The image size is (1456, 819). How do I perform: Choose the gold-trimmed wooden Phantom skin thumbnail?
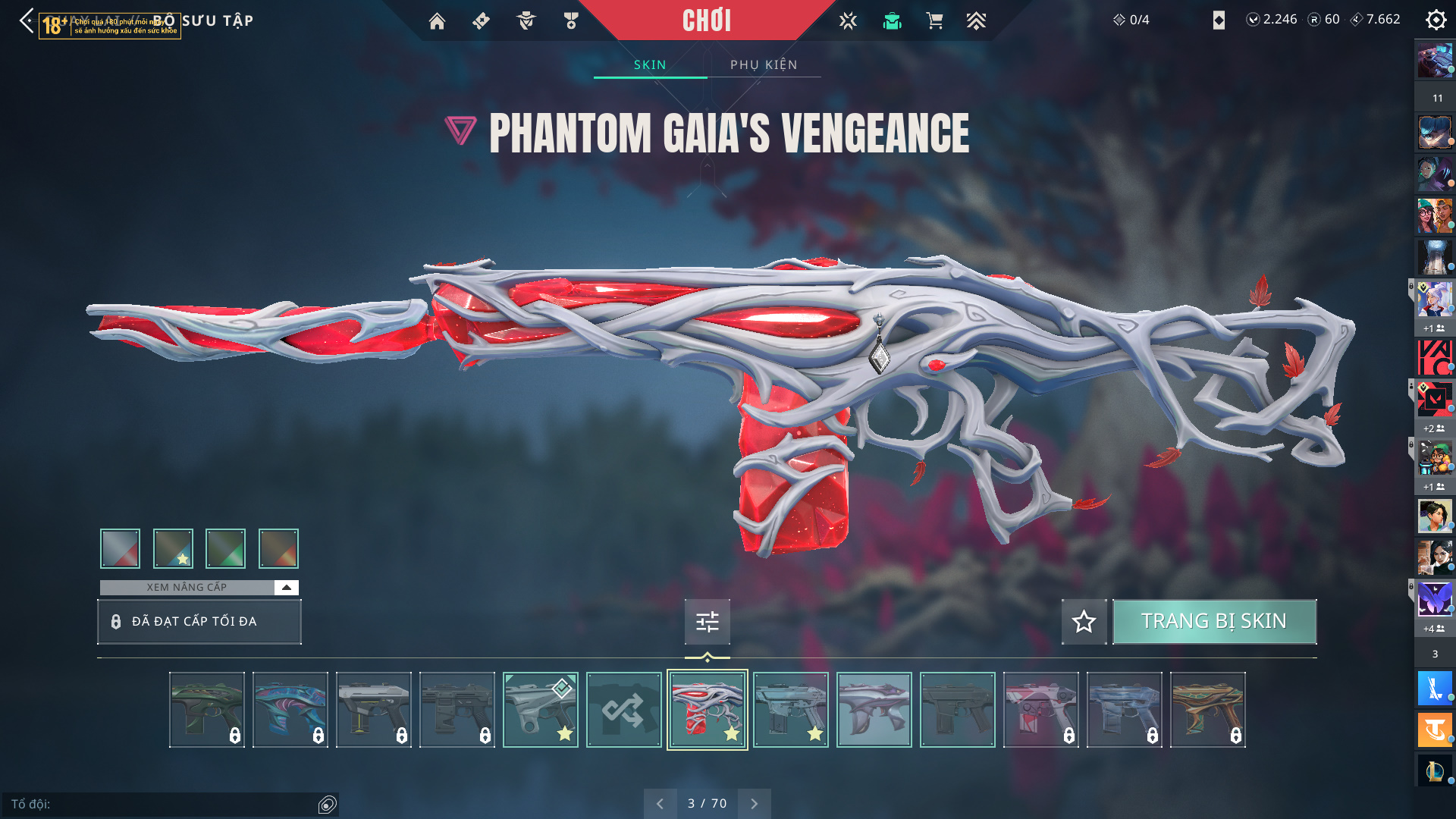point(1207,710)
